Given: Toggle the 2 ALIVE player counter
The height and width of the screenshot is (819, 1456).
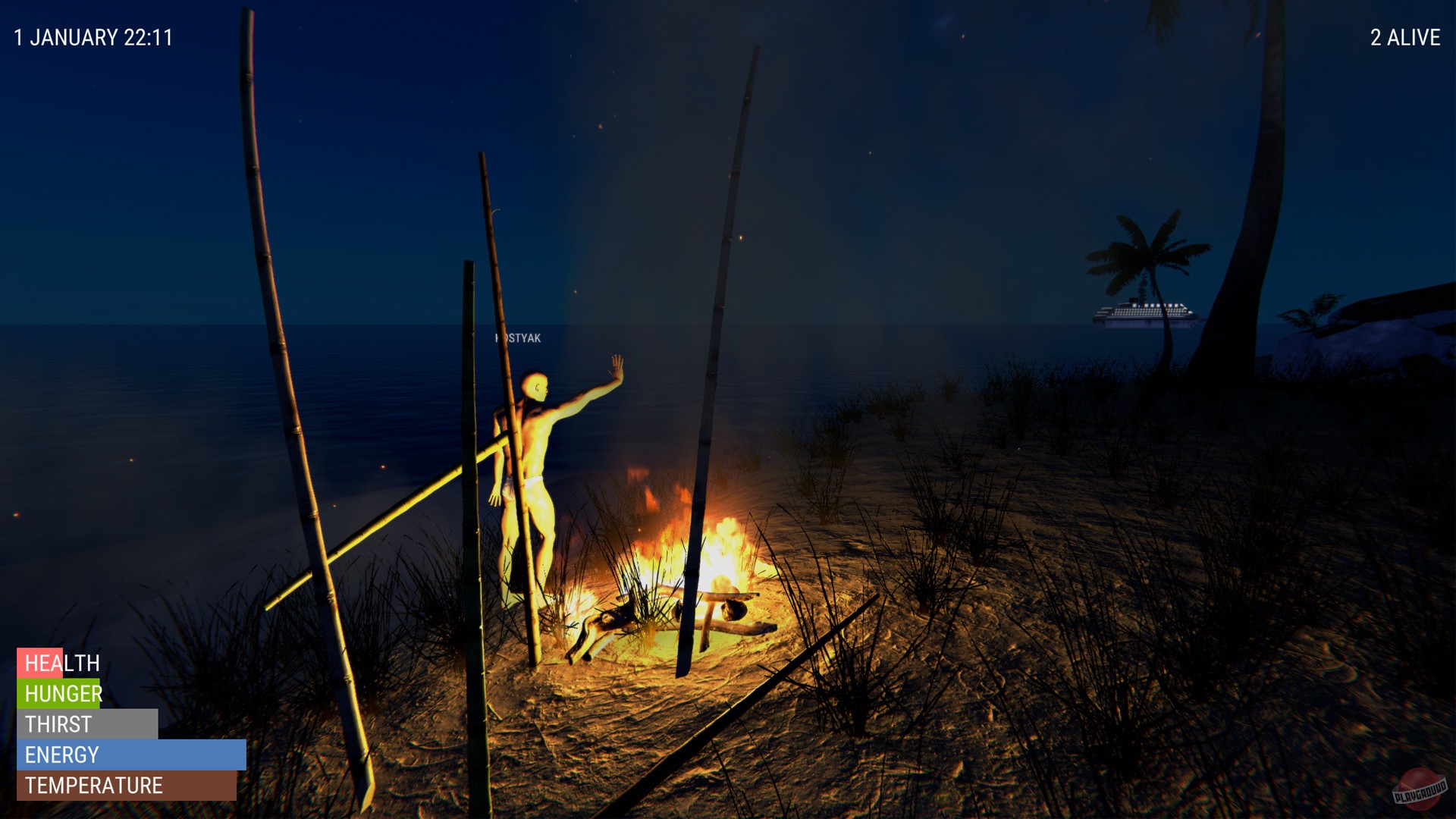Looking at the screenshot, I should 1404,36.
